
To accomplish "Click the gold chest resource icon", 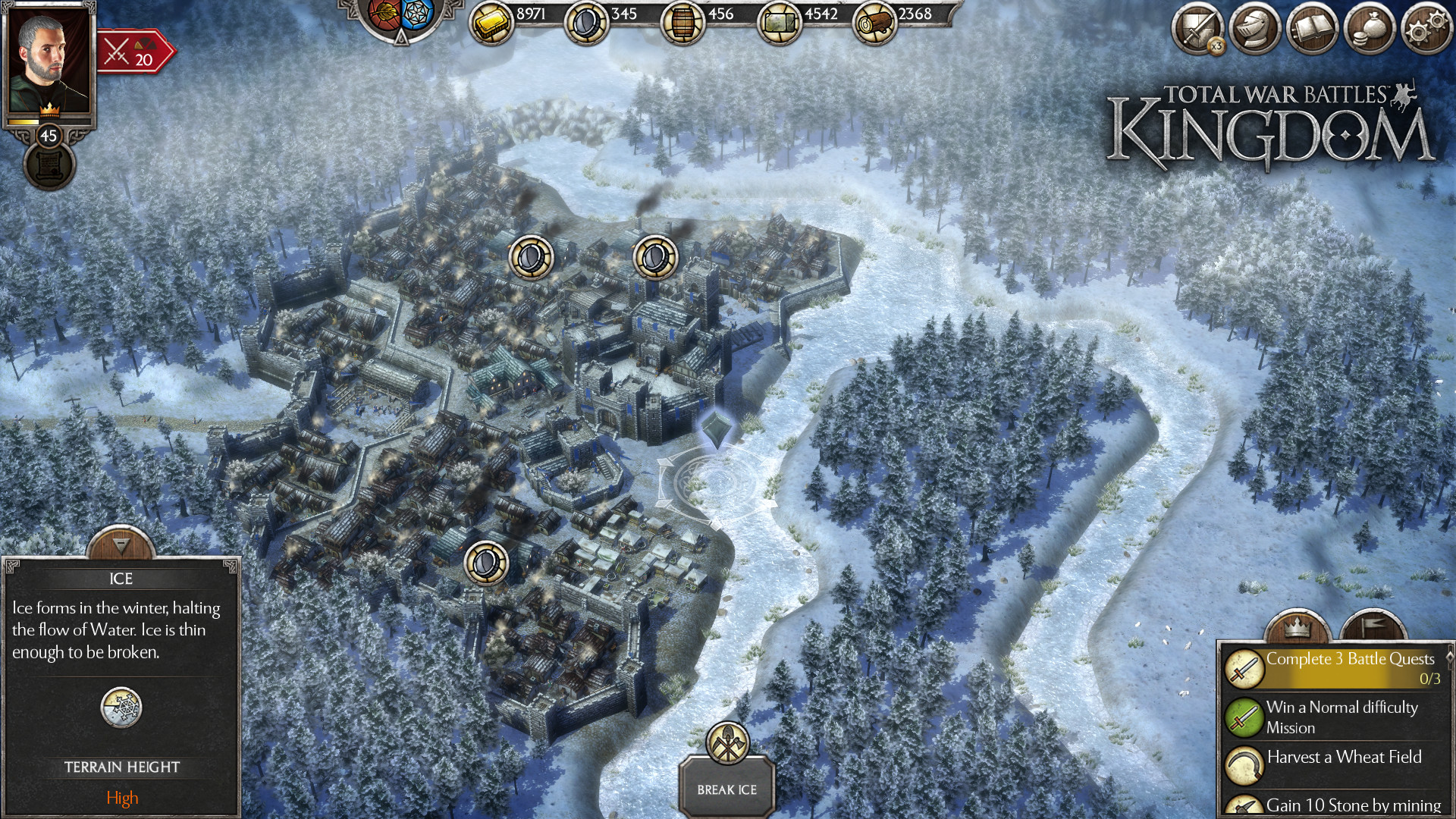I will pos(493,20).
